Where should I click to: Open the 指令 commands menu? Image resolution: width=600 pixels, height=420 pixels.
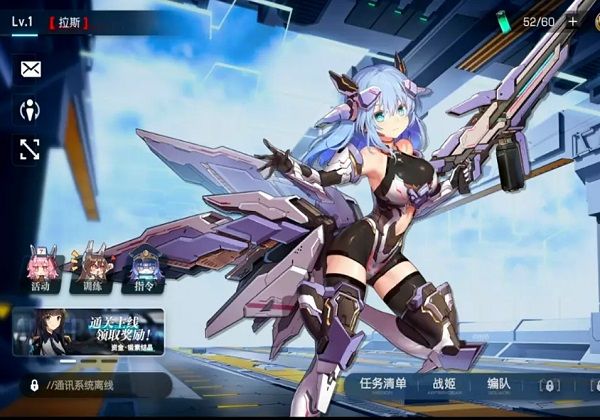click(146, 271)
